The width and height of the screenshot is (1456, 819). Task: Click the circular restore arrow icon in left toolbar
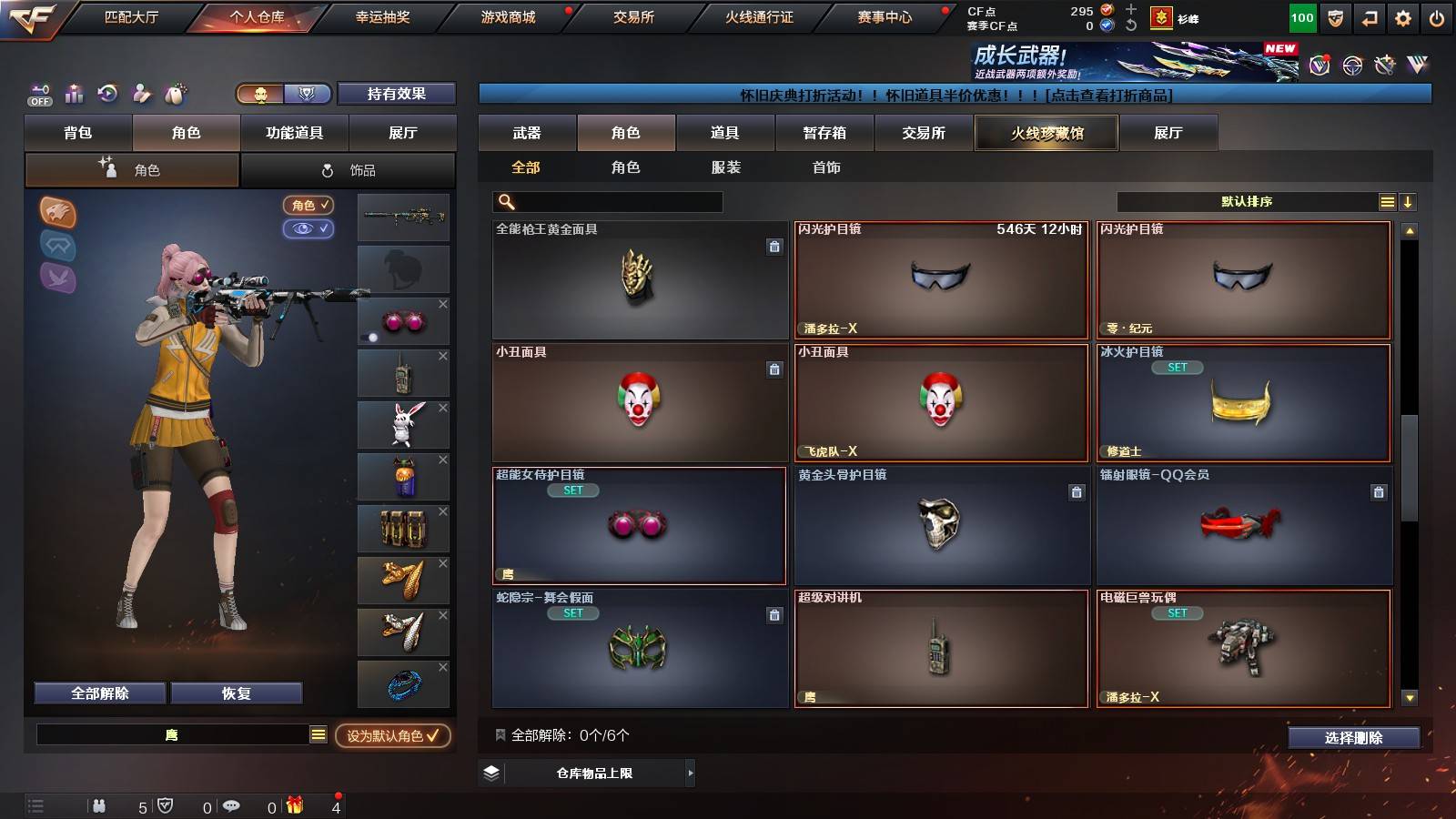[x=106, y=94]
